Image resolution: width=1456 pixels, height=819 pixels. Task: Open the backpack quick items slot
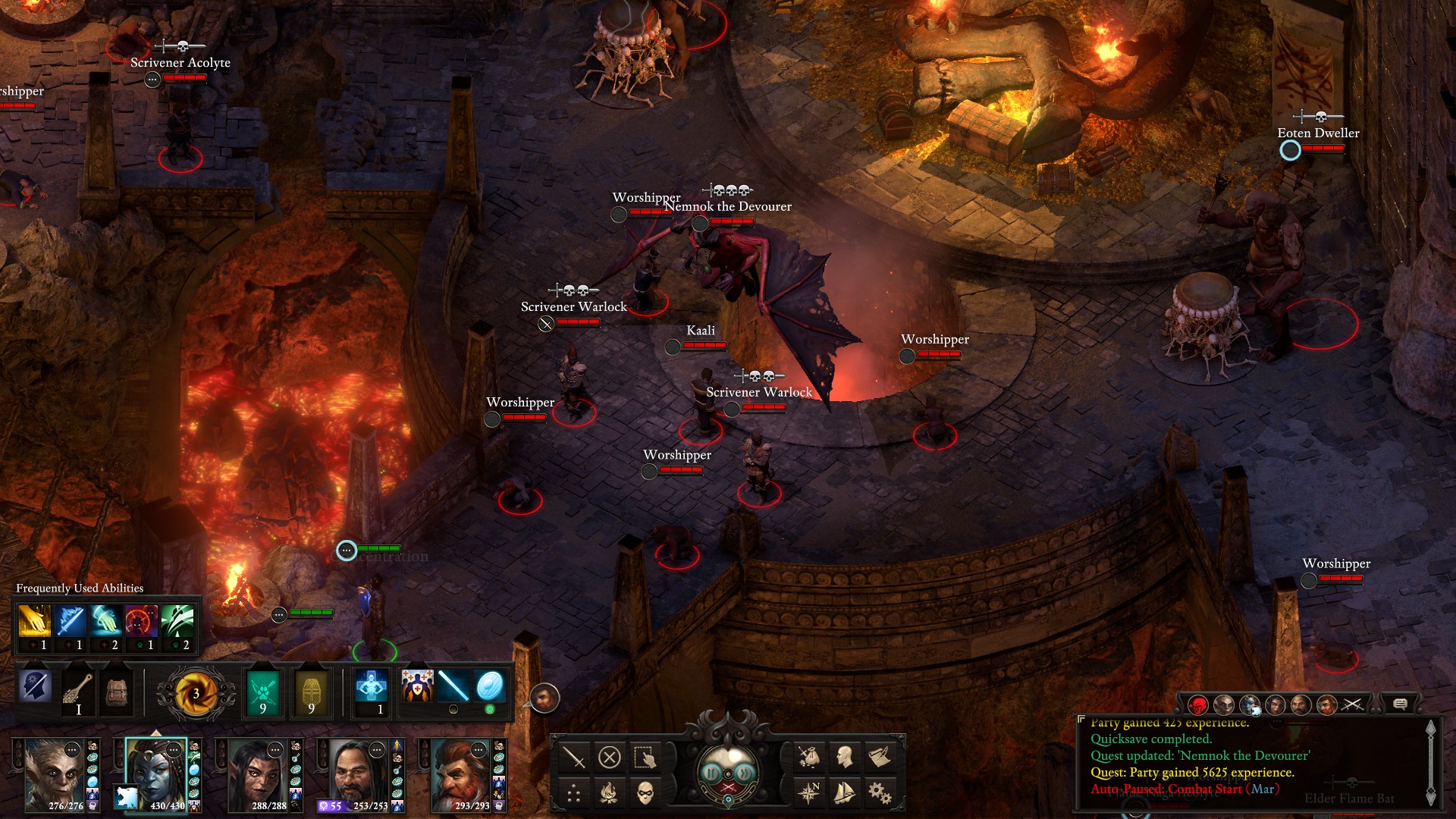pos(118,690)
